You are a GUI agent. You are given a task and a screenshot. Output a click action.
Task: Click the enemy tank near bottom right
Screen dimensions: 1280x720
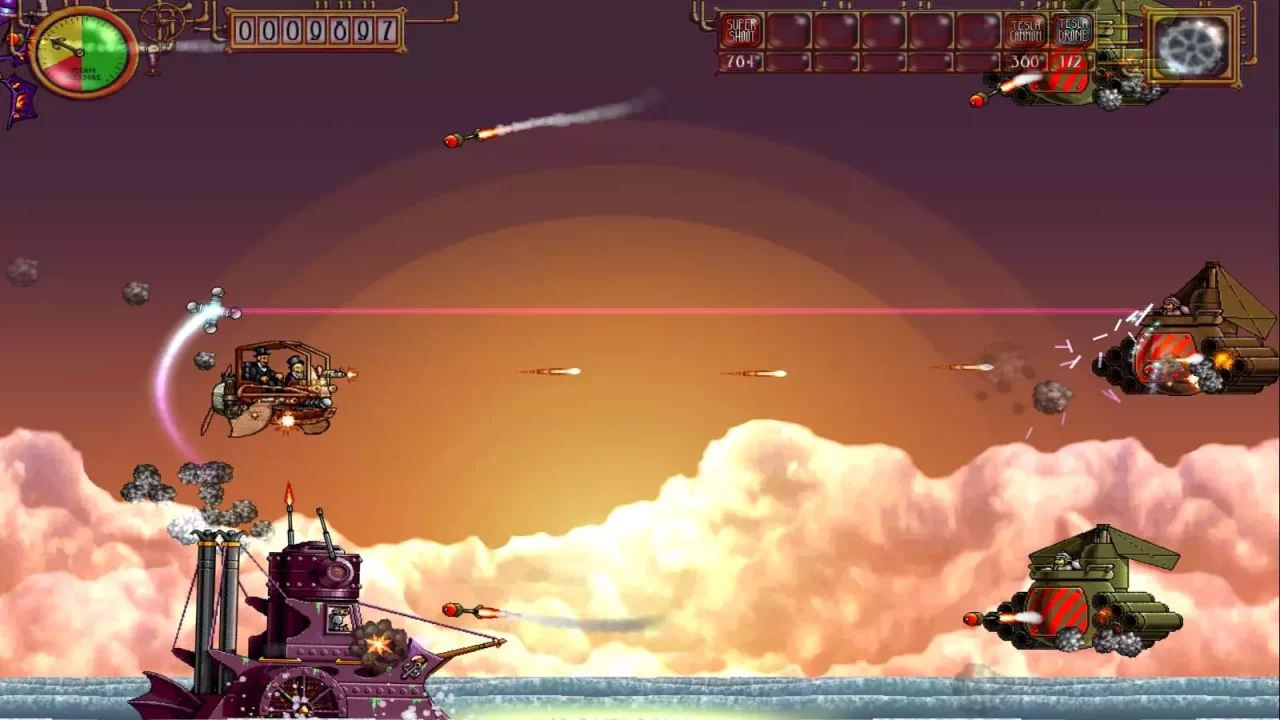coord(1085,590)
